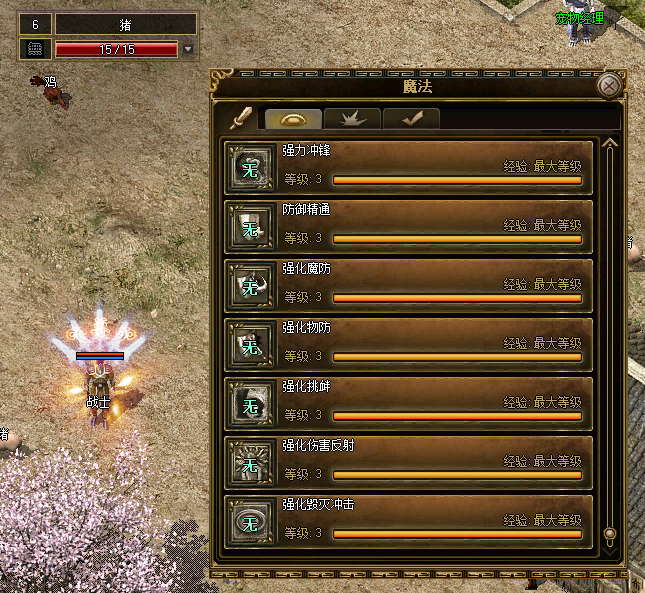
Task: Choose the 强化毁灭冲击 skill icon
Action: pyautogui.click(x=249, y=522)
